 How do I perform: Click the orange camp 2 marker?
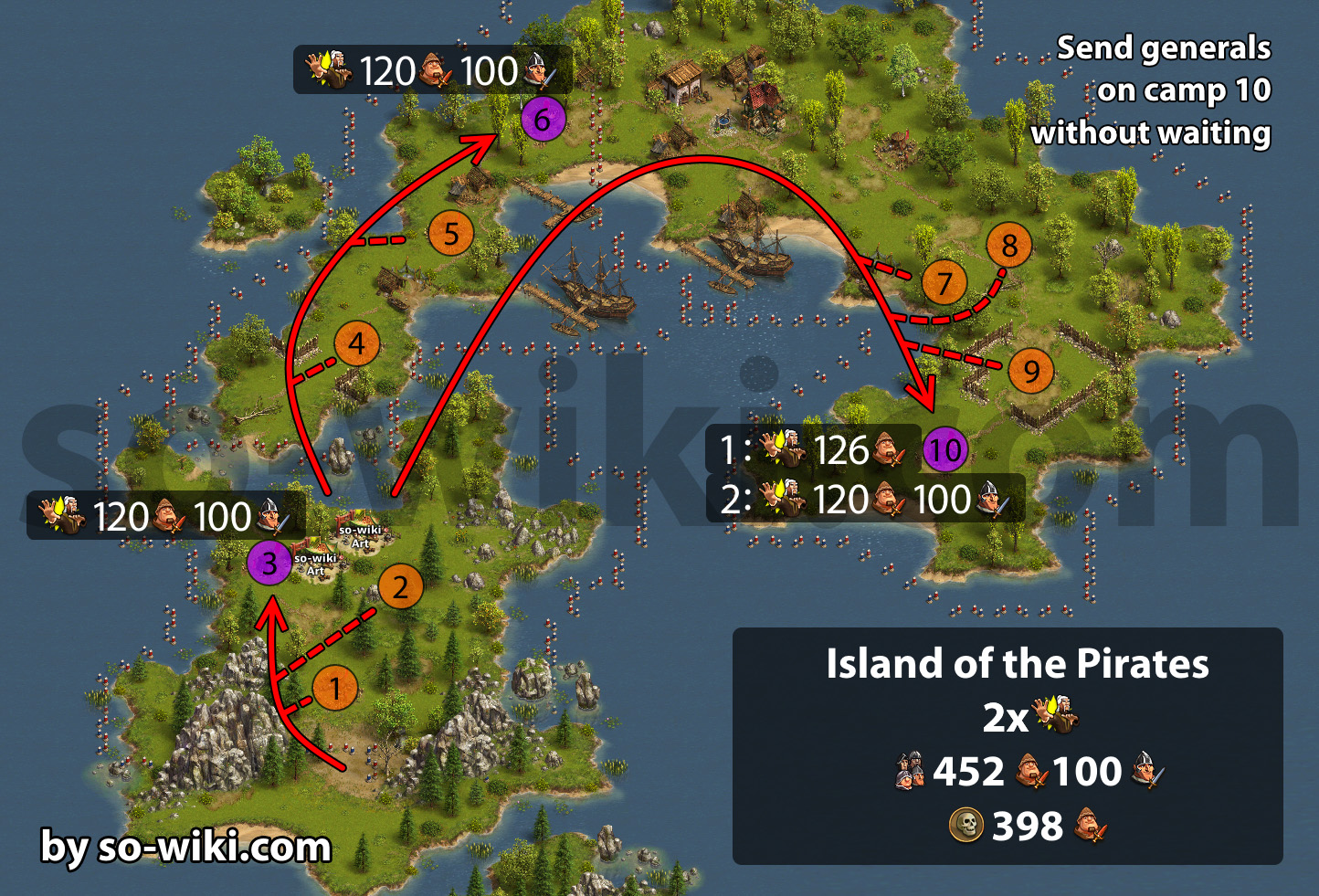400,587
